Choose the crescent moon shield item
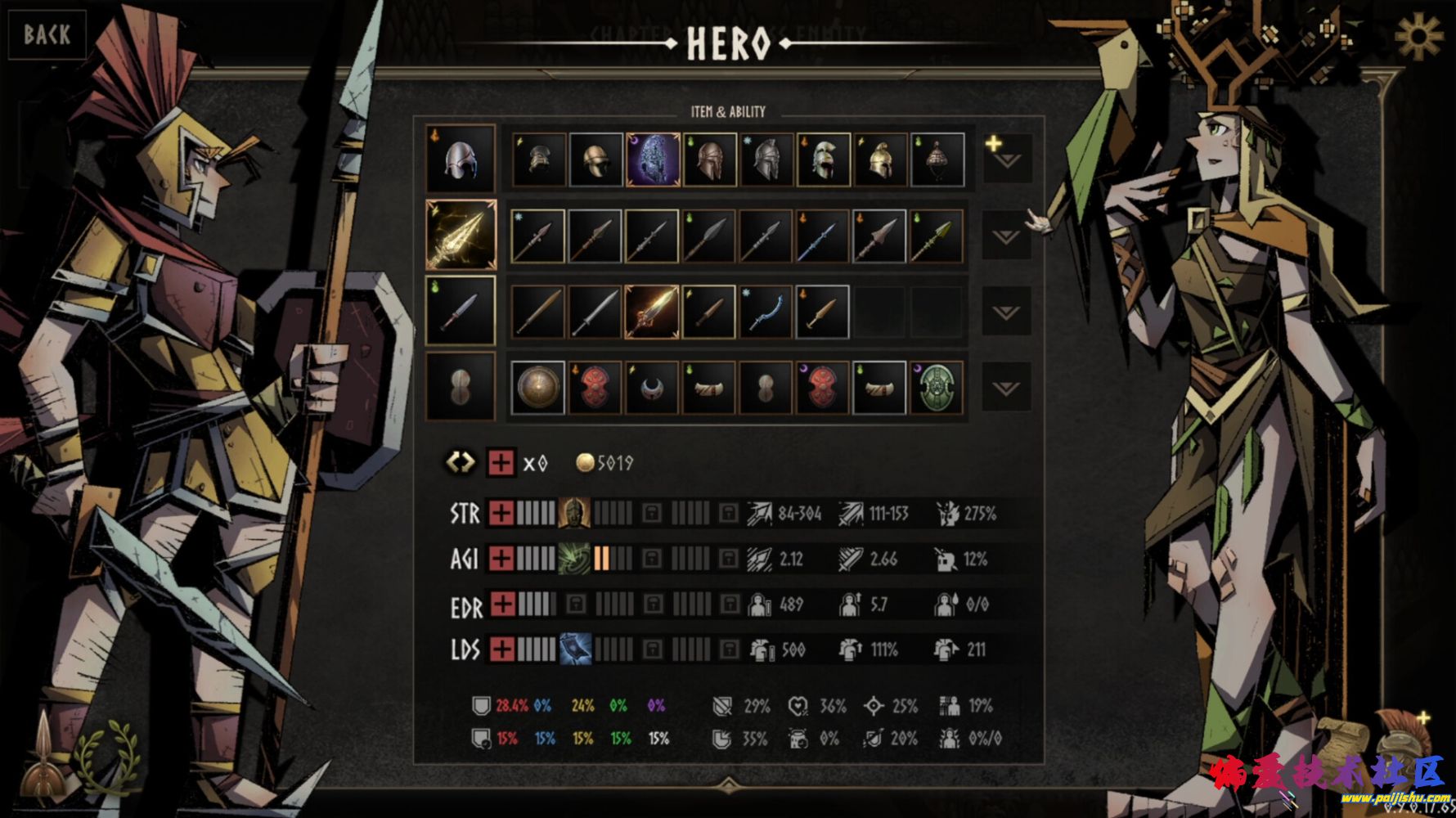 click(652, 388)
